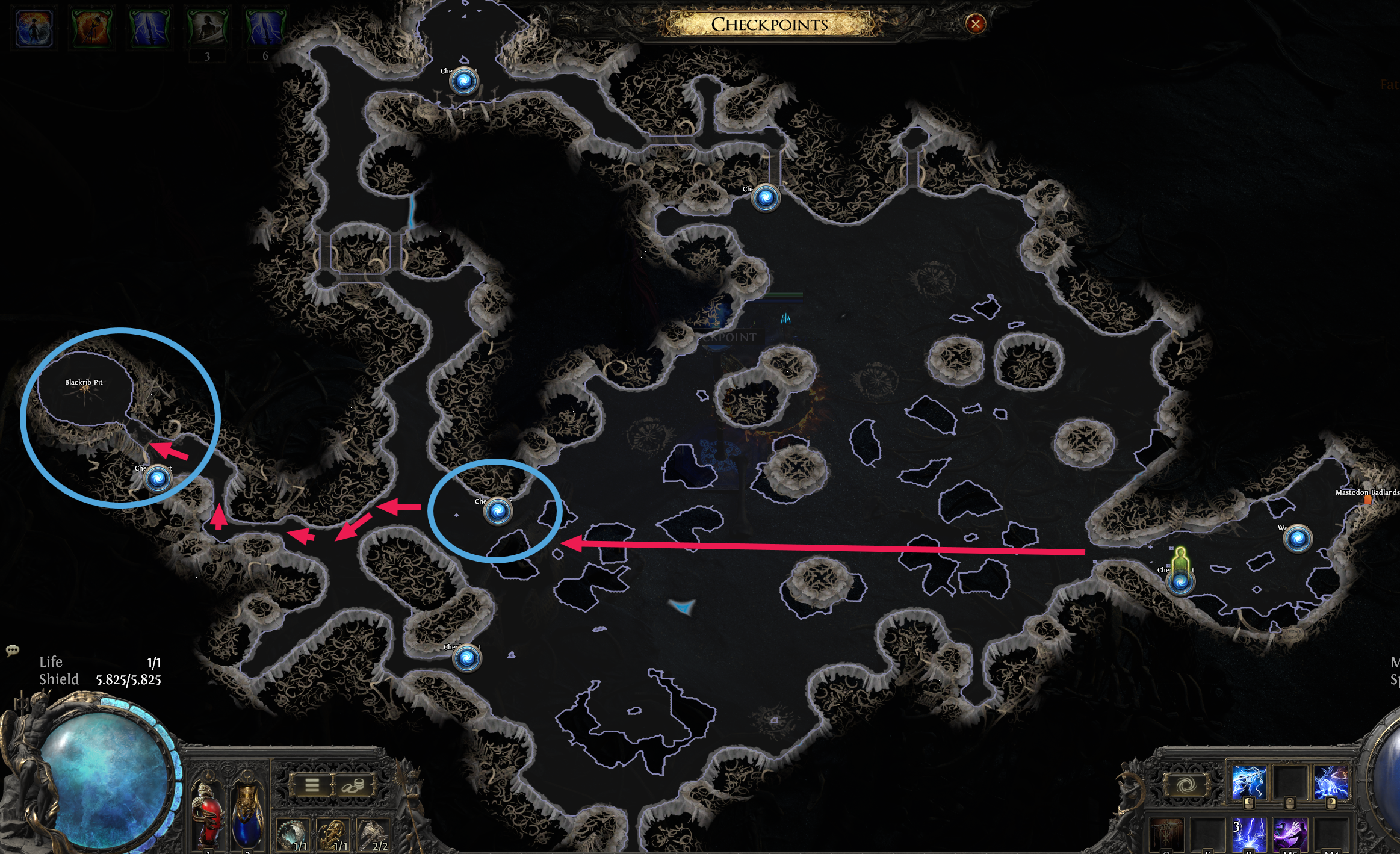Image resolution: width=1400 pixels, height=854 pixels.
Task: Select the dark red banner skill
Action: (1166, 835)
